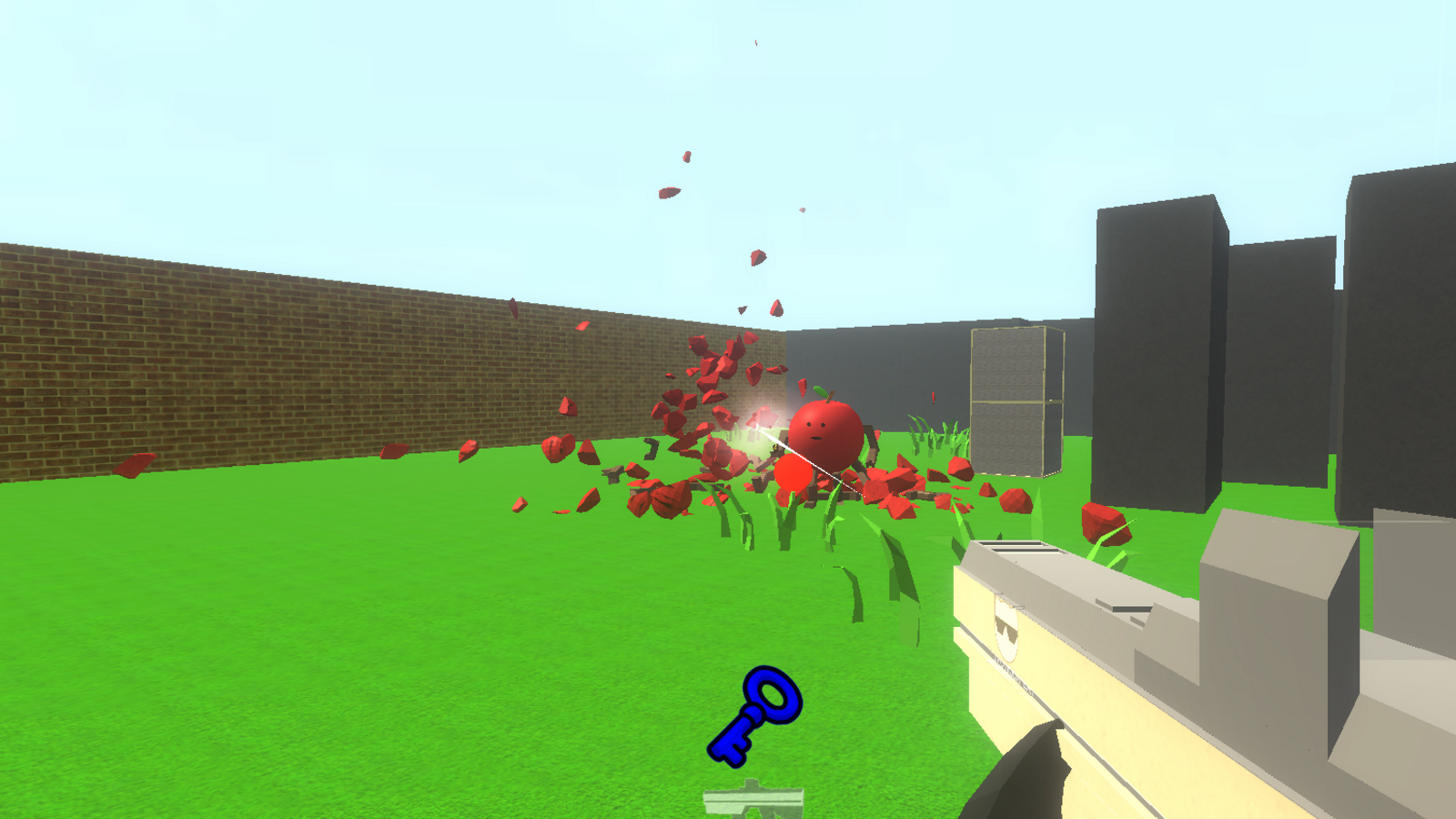Click the blue key pickup
The image size is (1456, 819).
757,714
